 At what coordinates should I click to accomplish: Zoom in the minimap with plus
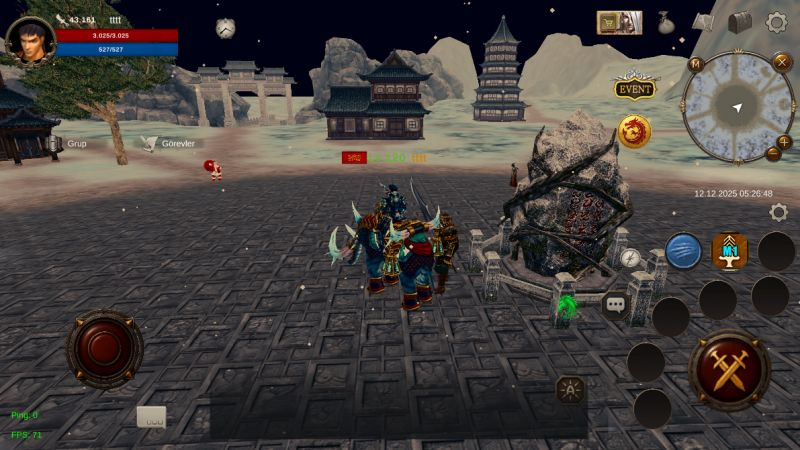(x=784, y=142)
